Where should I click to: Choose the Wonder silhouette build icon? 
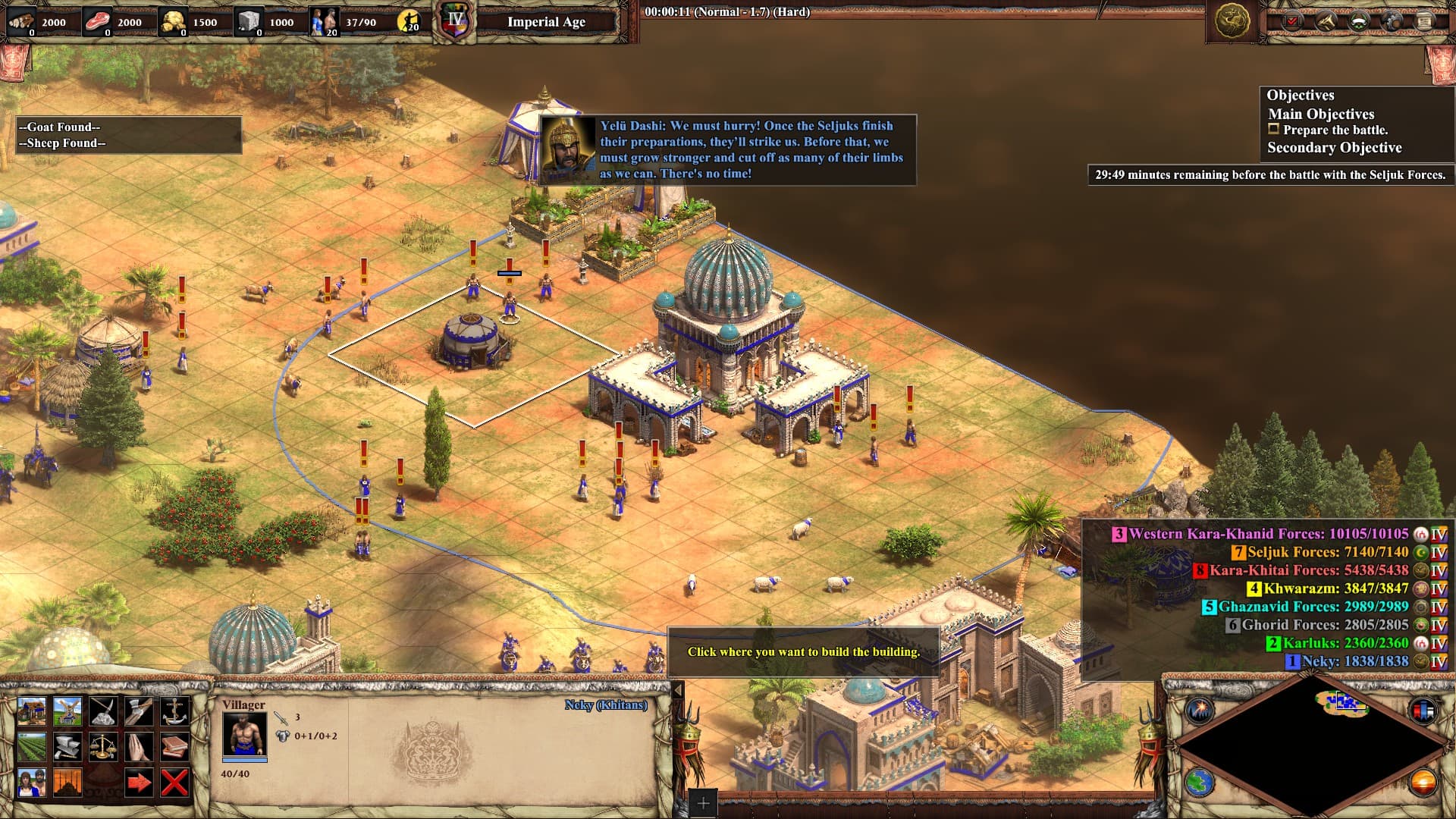point(67,783)
